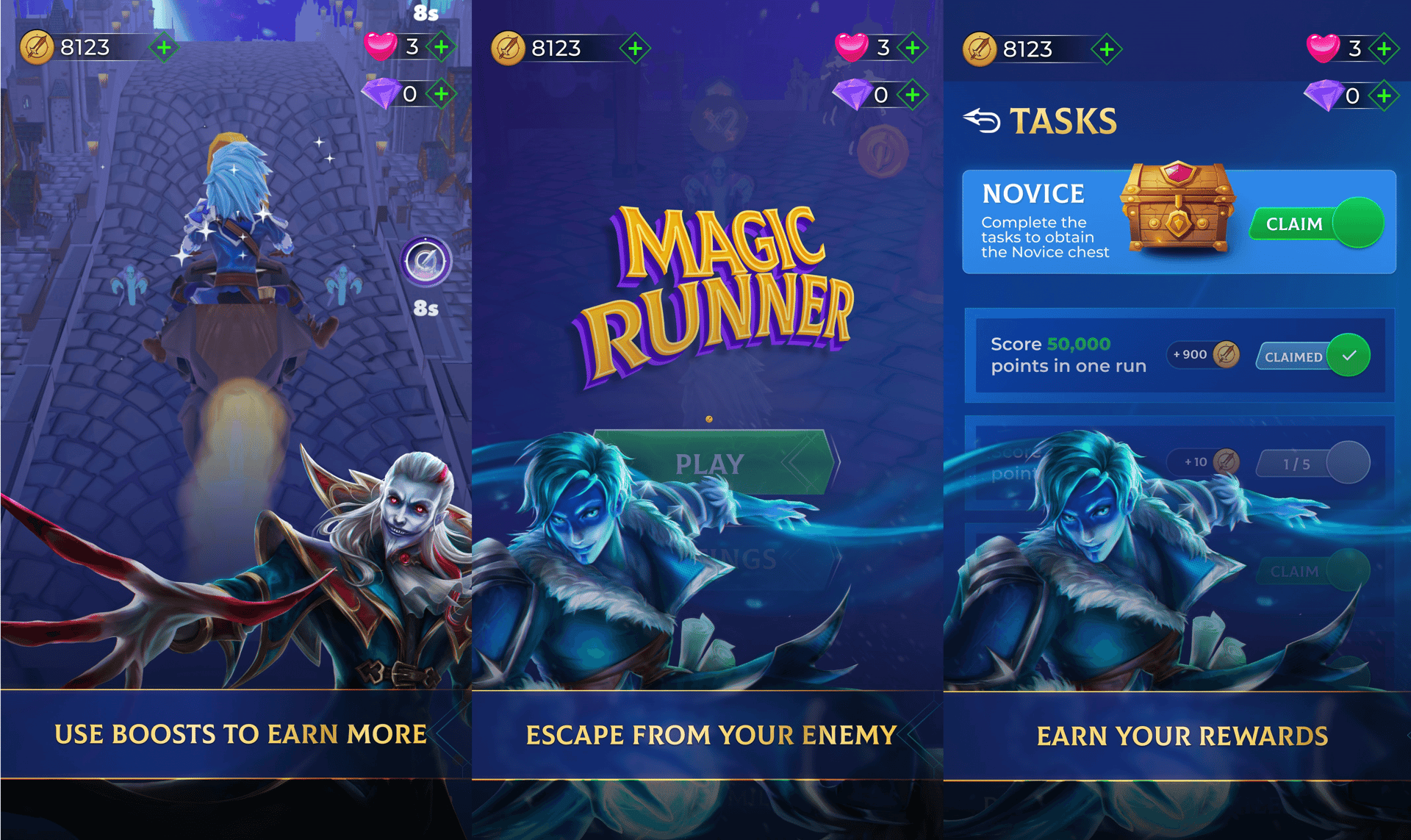
Task: Go back using the arrow beside TASKS
Action: pos(982,121)
